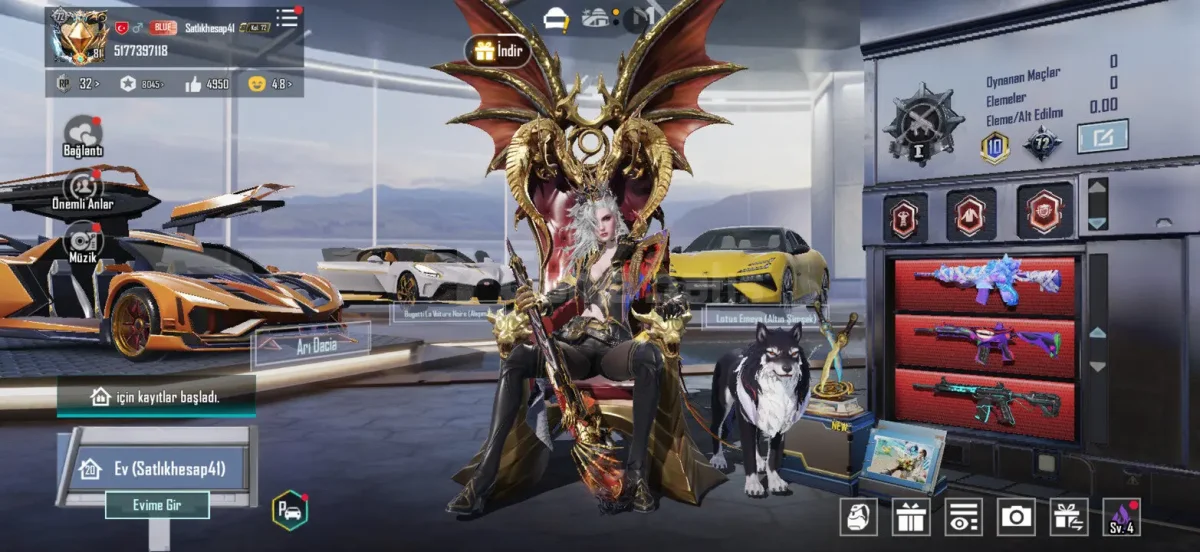
Task: Open the list menu on the profile card
Action: click(x=288, y=18)
